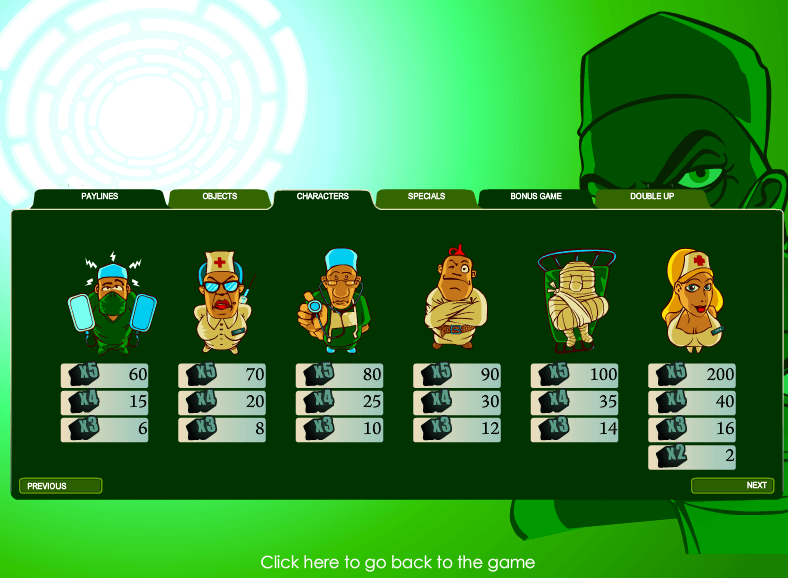Click the Previous page button

tap(60, 486)
